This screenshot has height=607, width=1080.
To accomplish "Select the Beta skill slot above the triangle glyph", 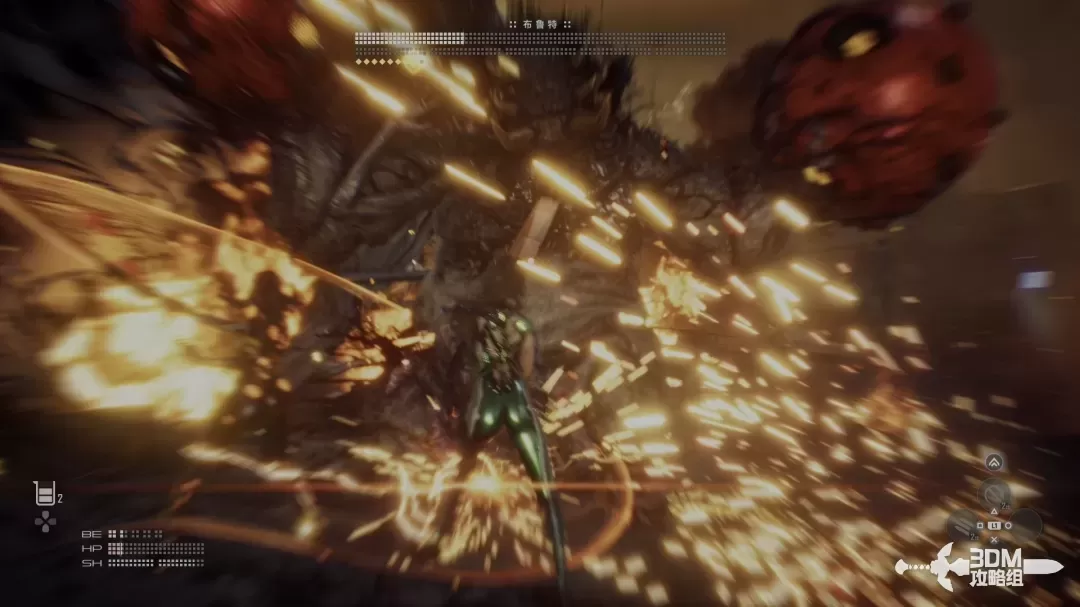I will pos(994,493).
